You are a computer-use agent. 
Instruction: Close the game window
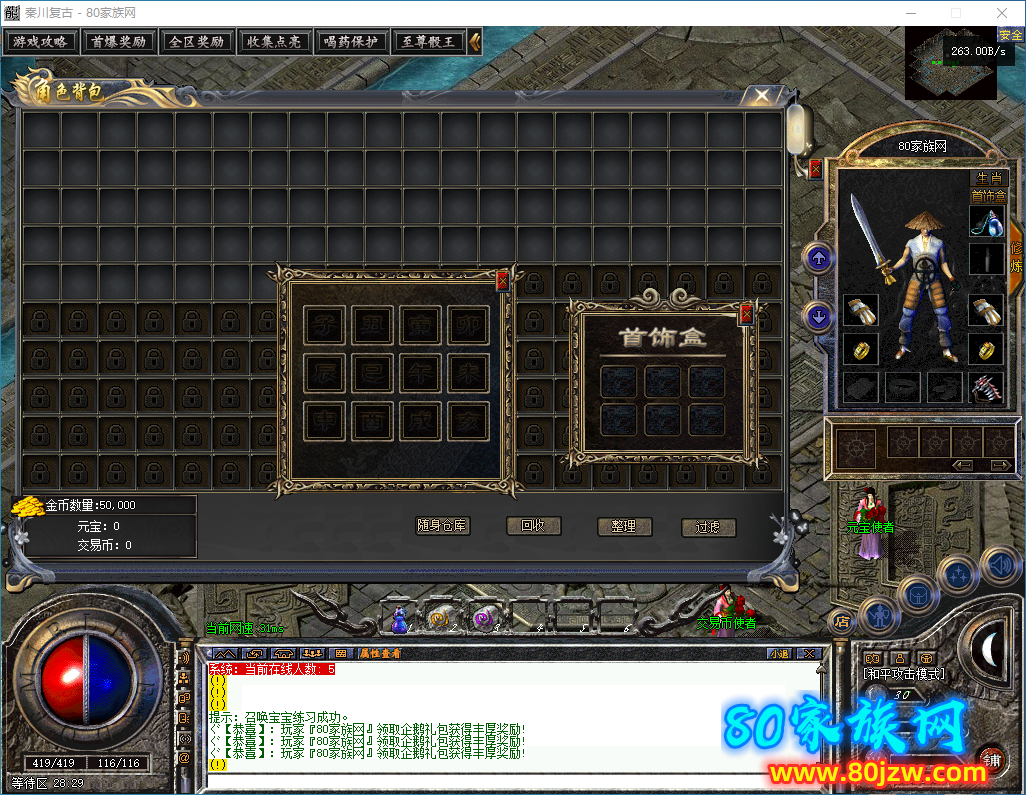(1001, 13)
